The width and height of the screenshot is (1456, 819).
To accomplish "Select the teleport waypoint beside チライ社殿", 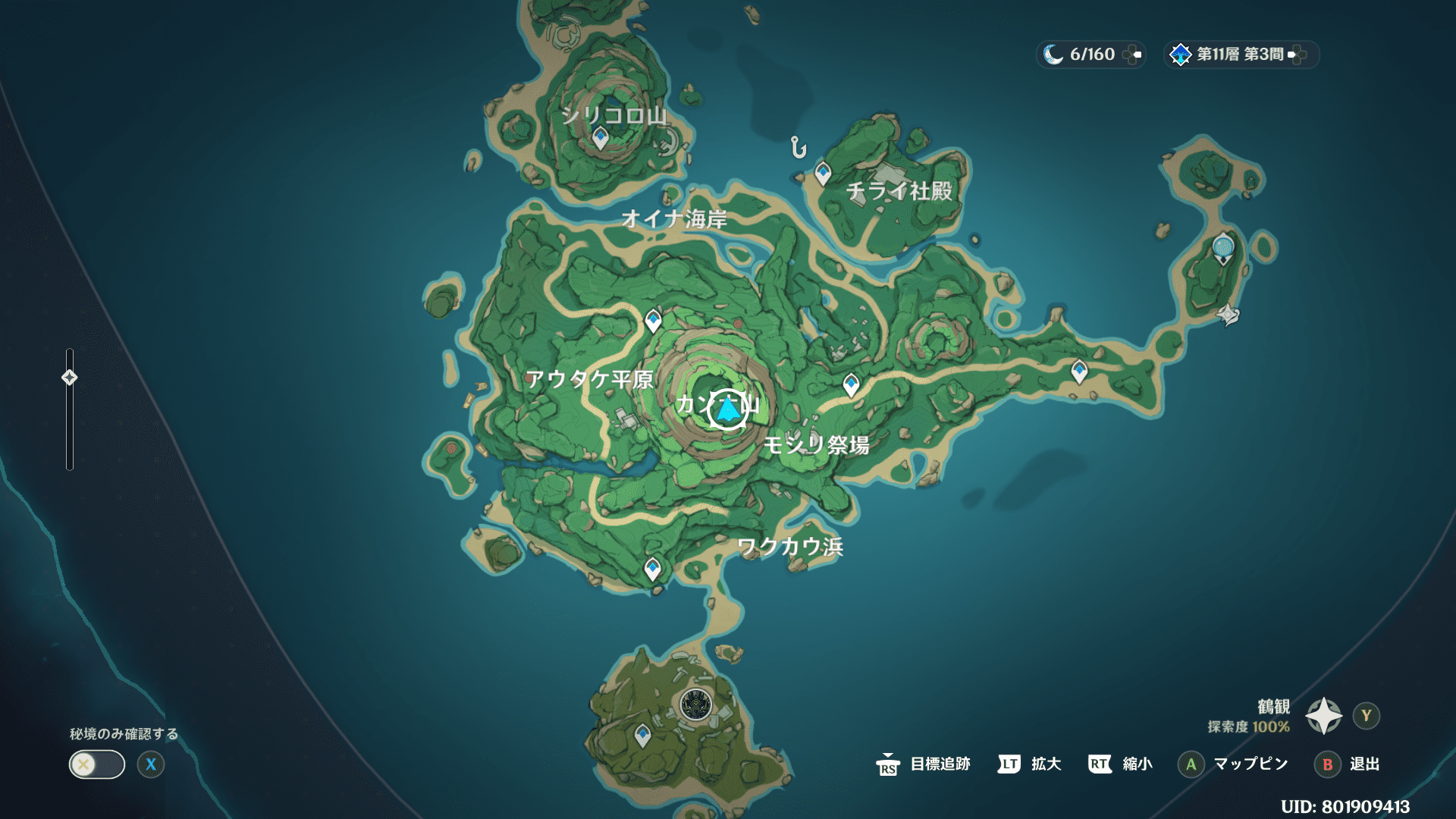I will pyautogui.click(x=823, y=174).
